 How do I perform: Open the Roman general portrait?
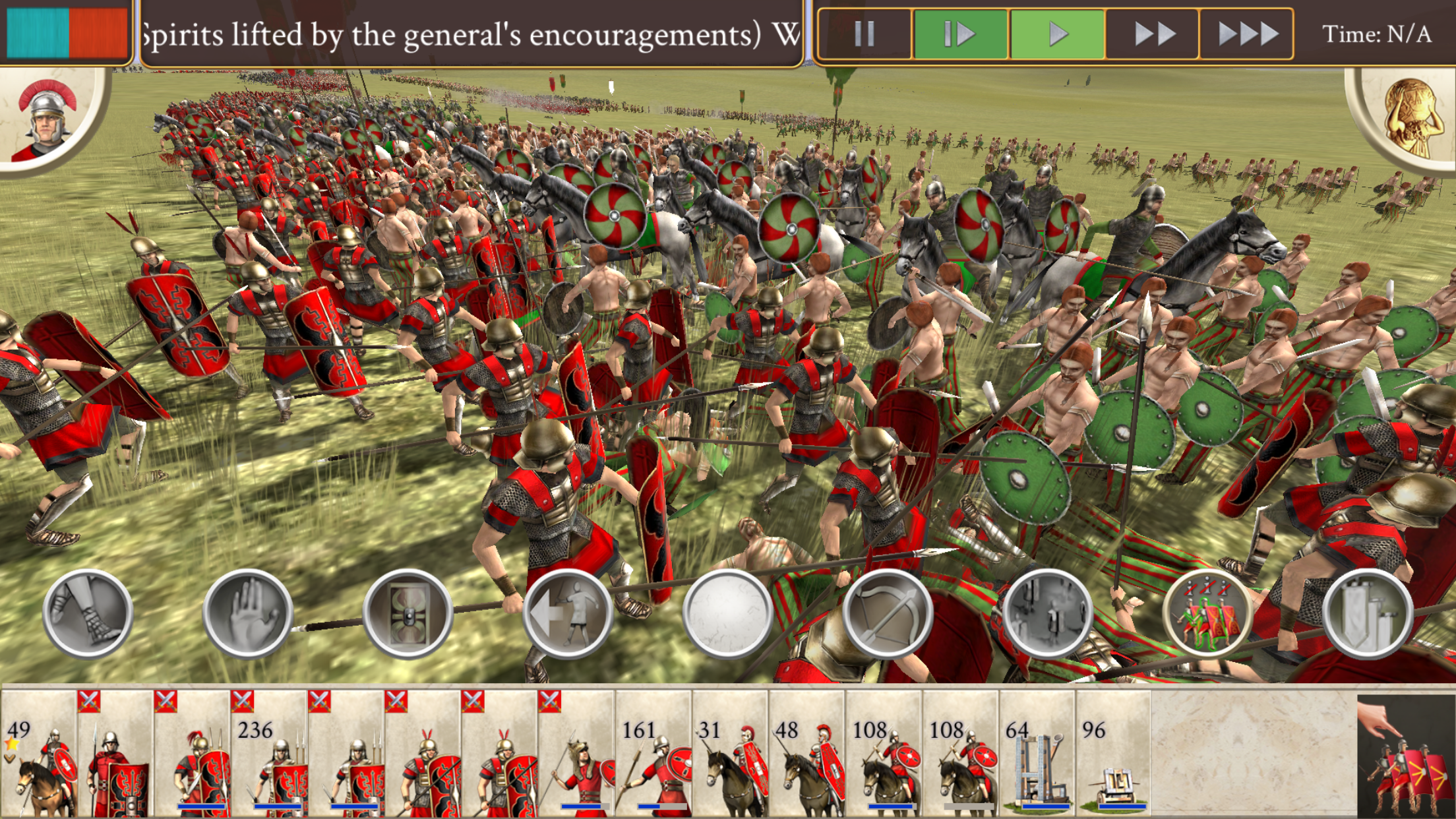[47, 119]
